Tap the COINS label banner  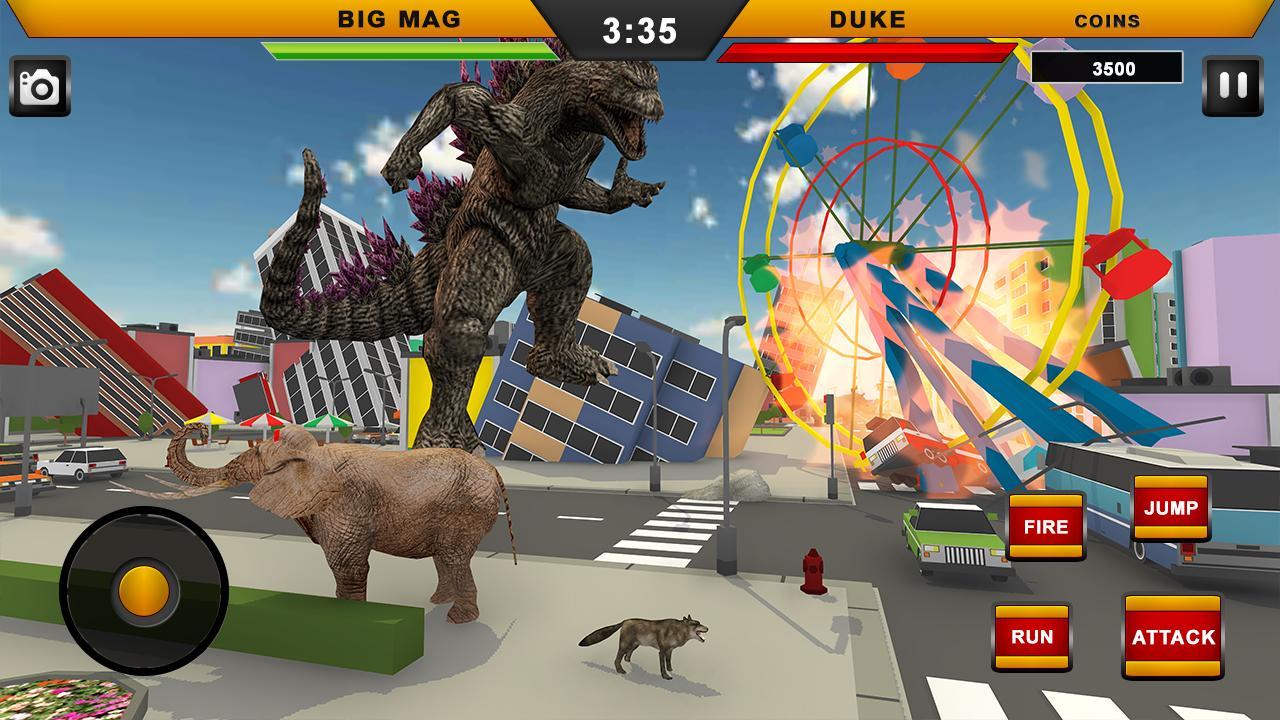point(1108,20)
